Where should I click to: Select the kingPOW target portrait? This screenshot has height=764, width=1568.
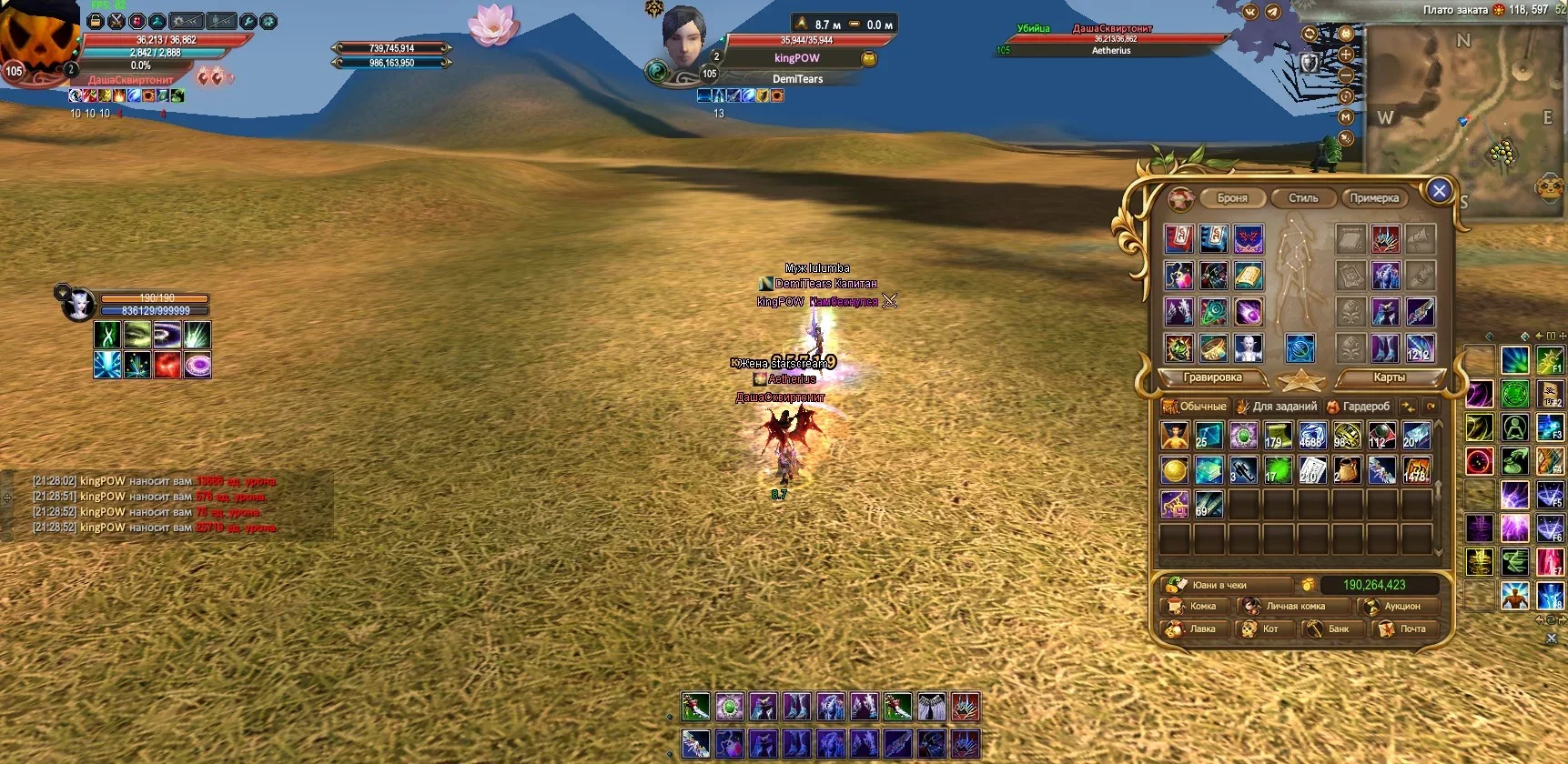pyautogui.click(x=684, y=38)
